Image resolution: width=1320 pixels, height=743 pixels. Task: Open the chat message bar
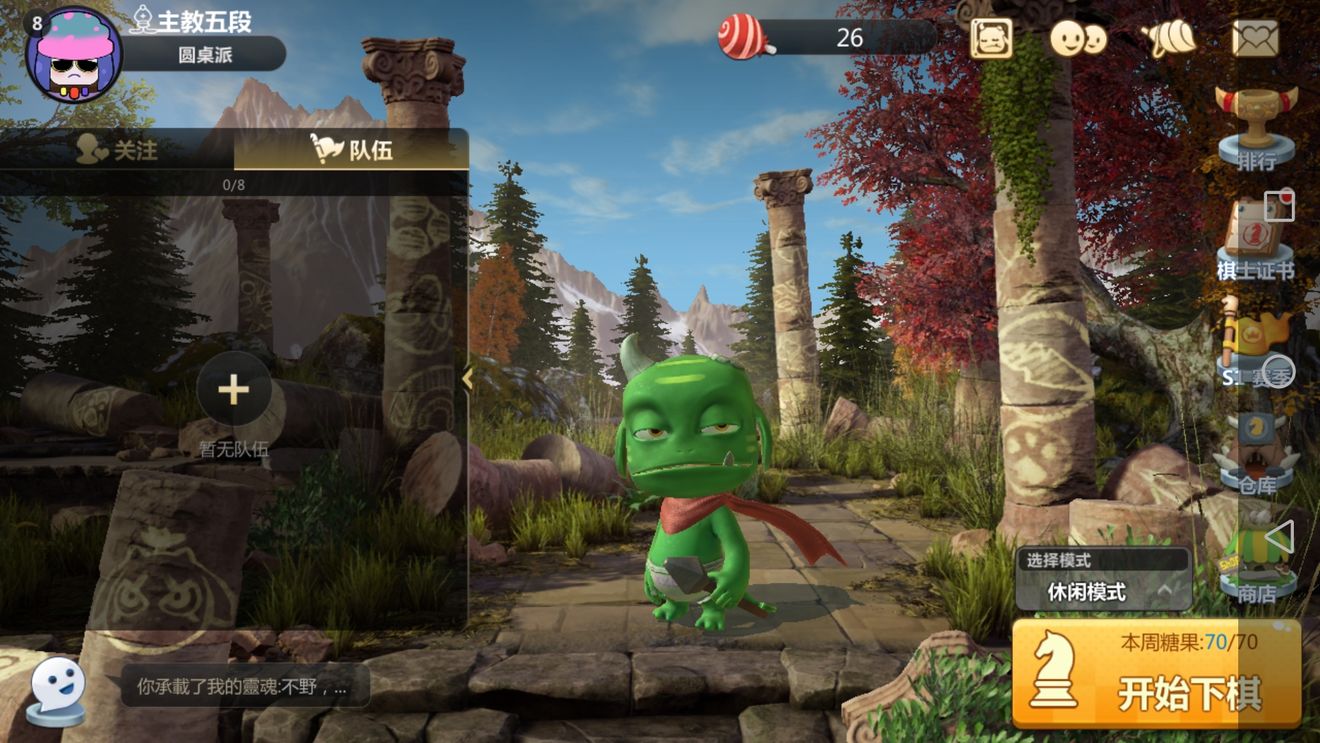tap(244, 687)
